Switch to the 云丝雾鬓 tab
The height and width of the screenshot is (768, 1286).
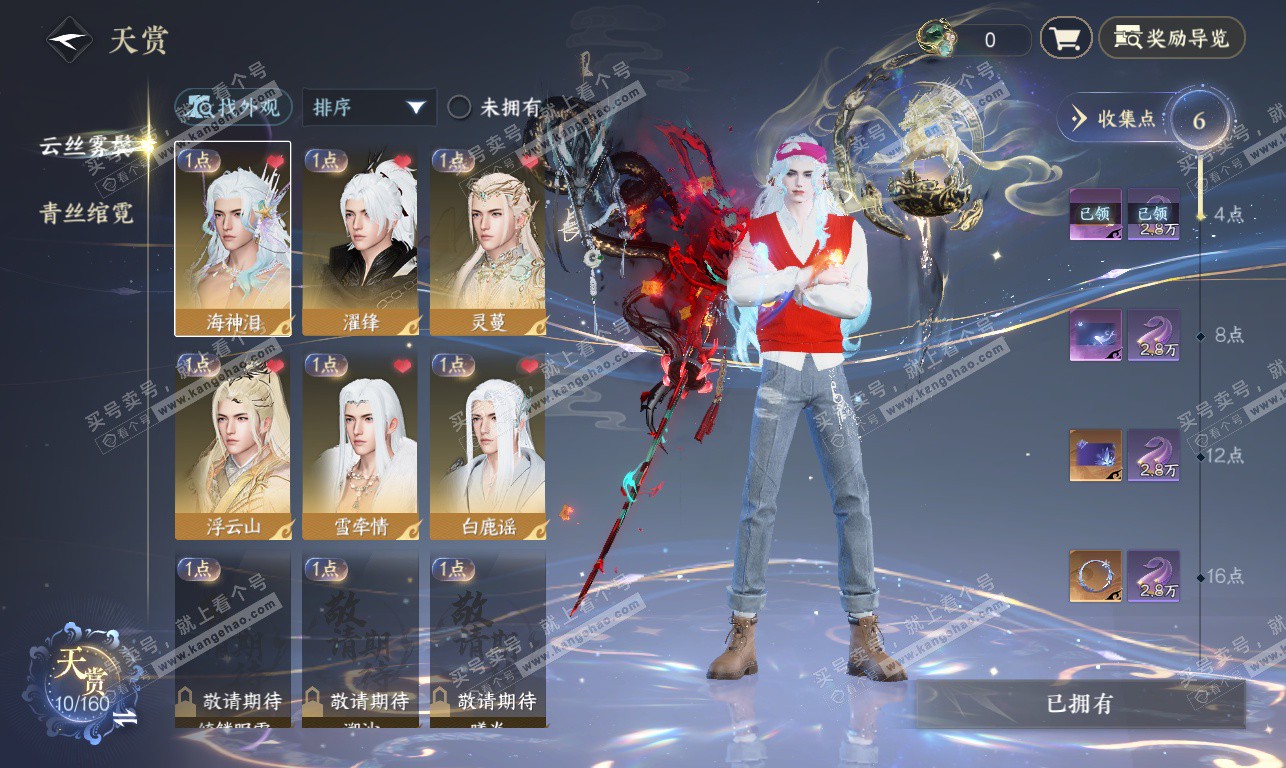pos(86,146)
